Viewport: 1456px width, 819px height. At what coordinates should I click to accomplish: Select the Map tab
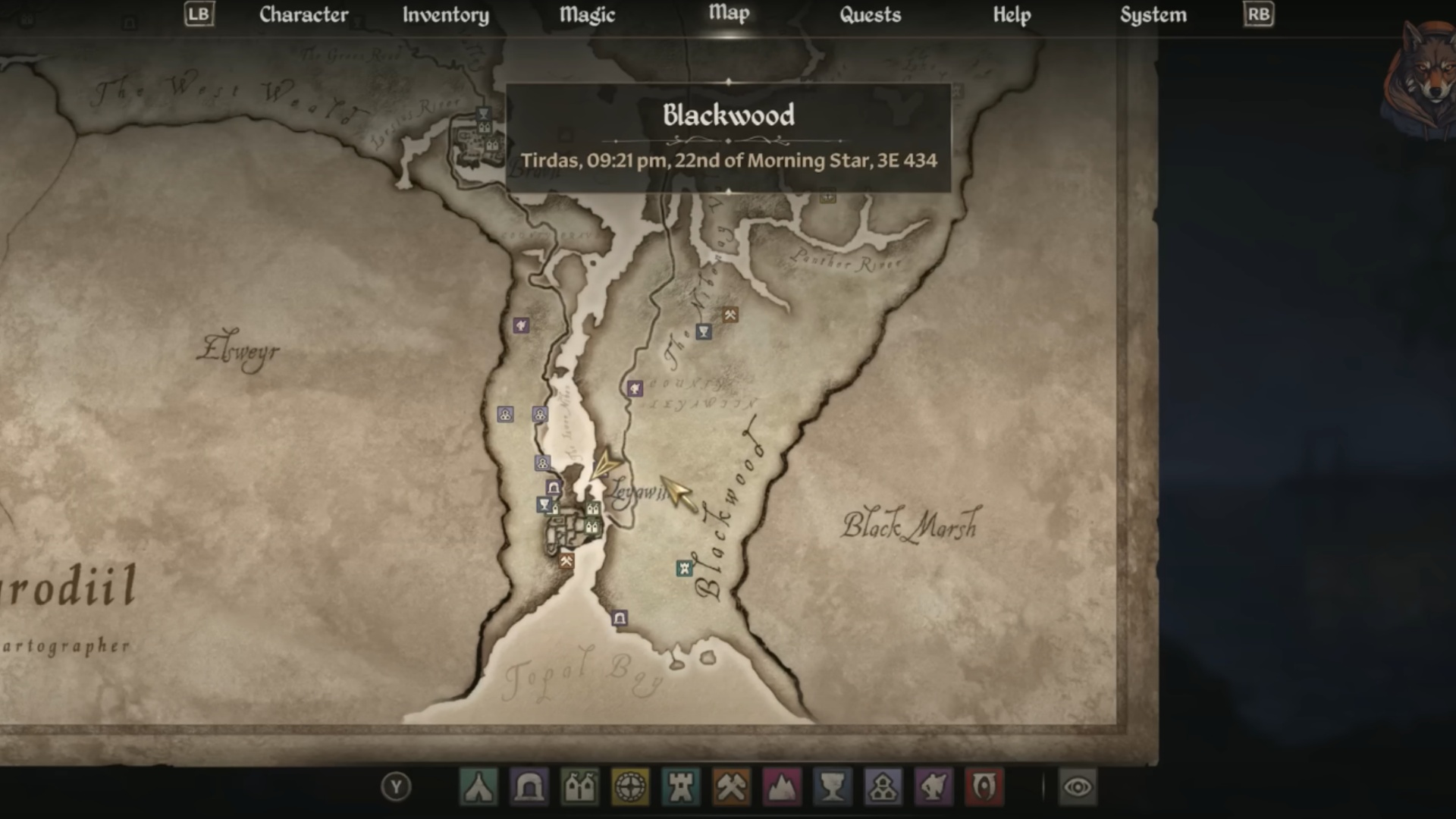pyautogui.click(x=729, y=13)
